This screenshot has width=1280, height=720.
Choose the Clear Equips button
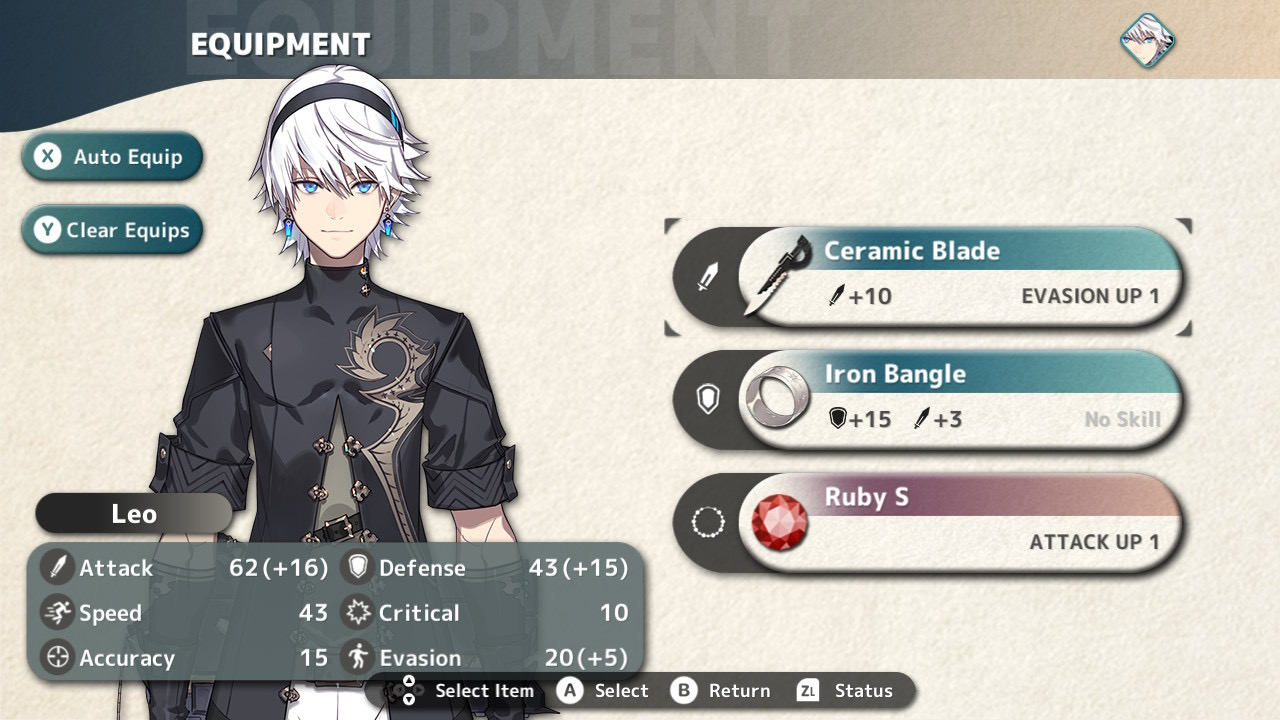click(x=112, y=230)
